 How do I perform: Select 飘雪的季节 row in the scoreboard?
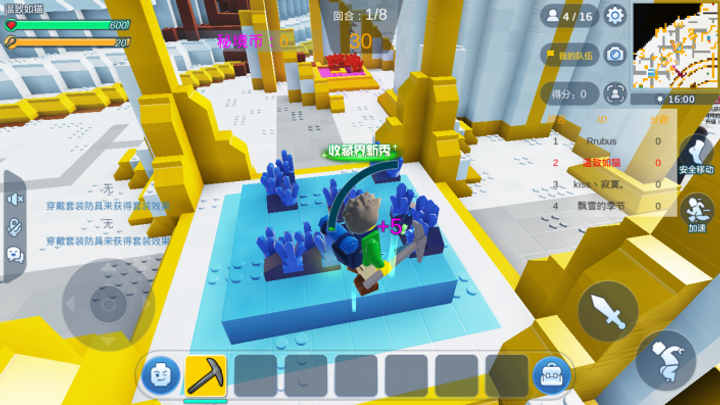[608, 205]
